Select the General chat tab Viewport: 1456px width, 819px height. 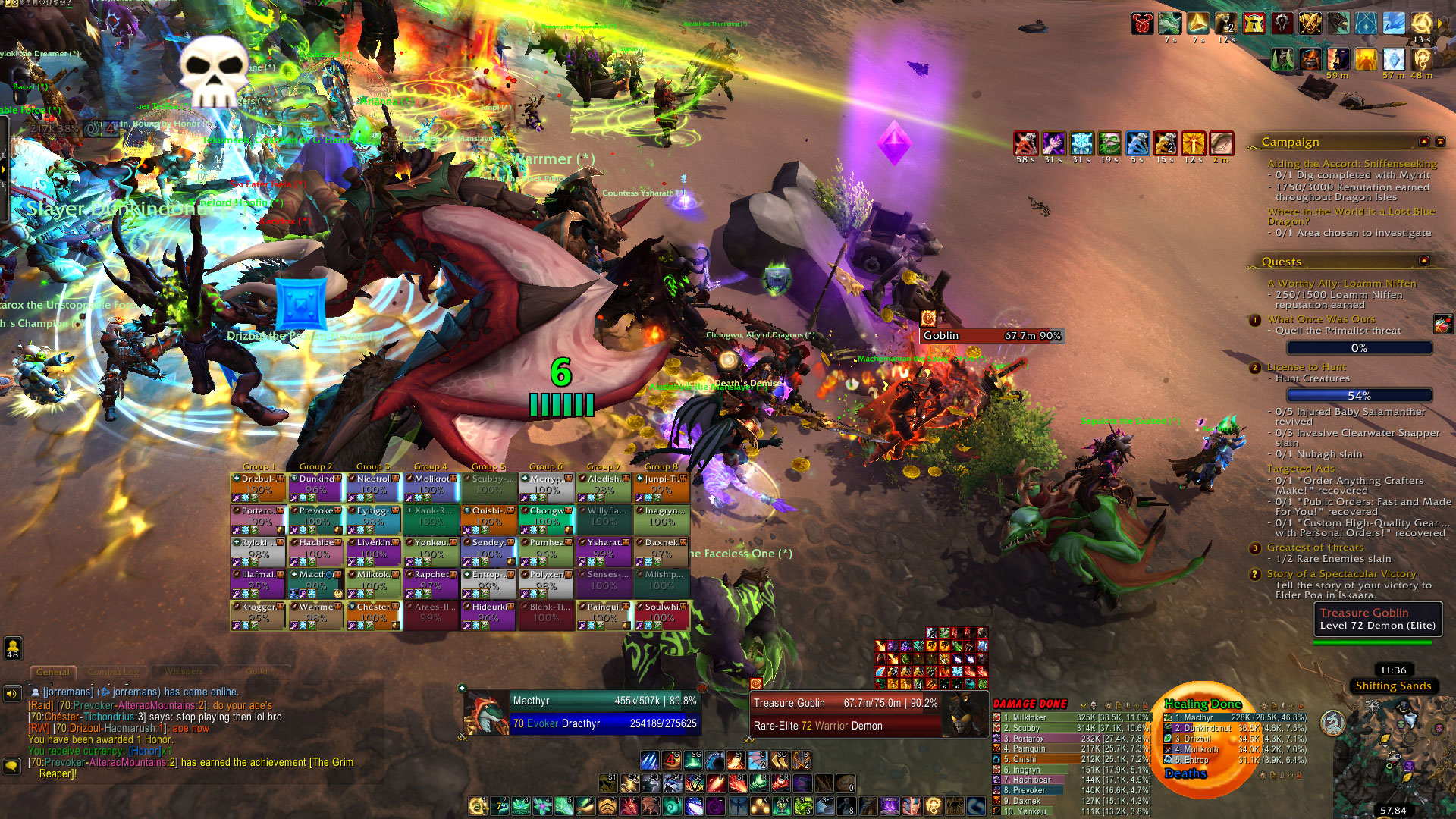point(53,672)
